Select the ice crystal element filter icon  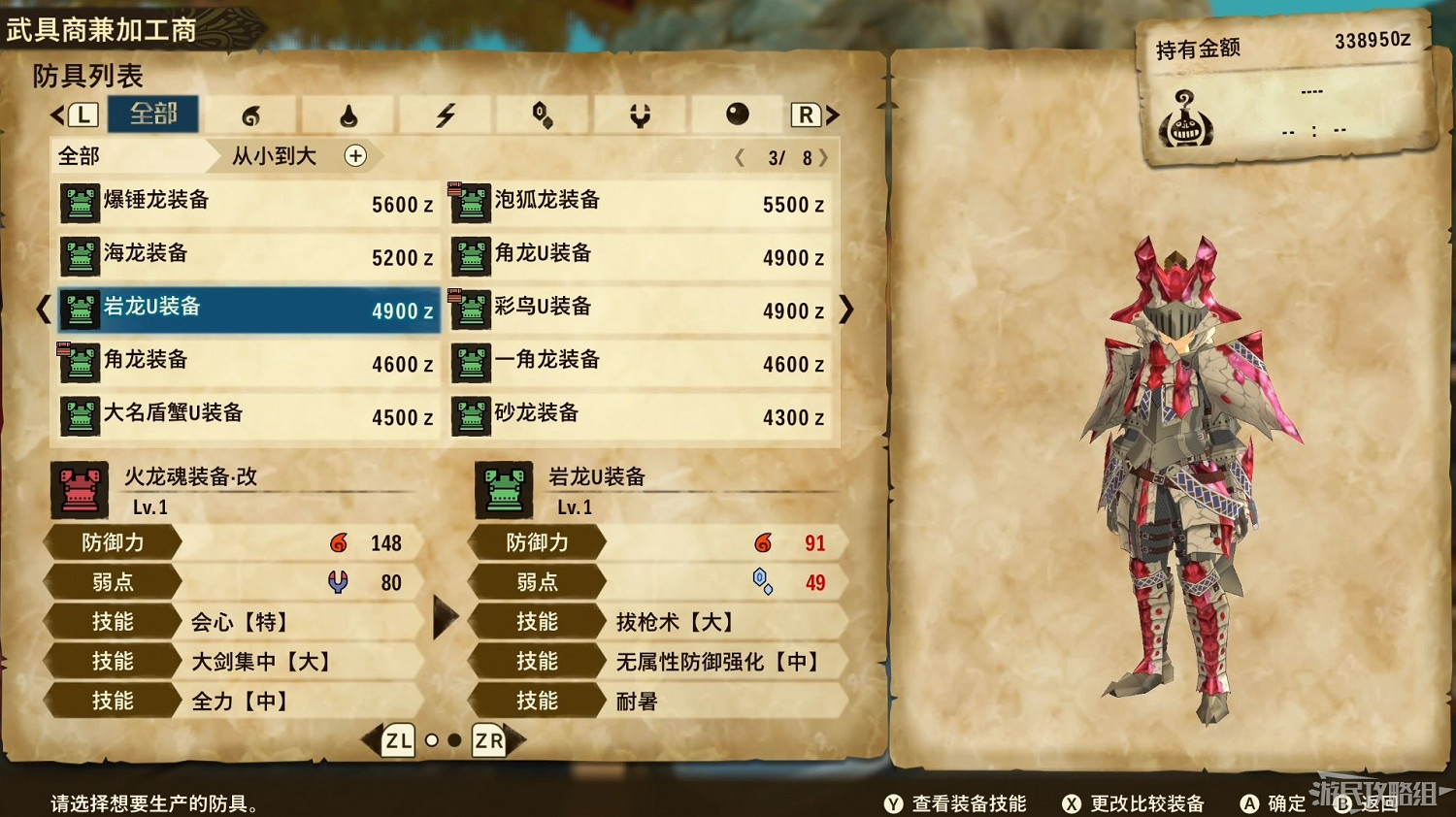pos(544,114)
